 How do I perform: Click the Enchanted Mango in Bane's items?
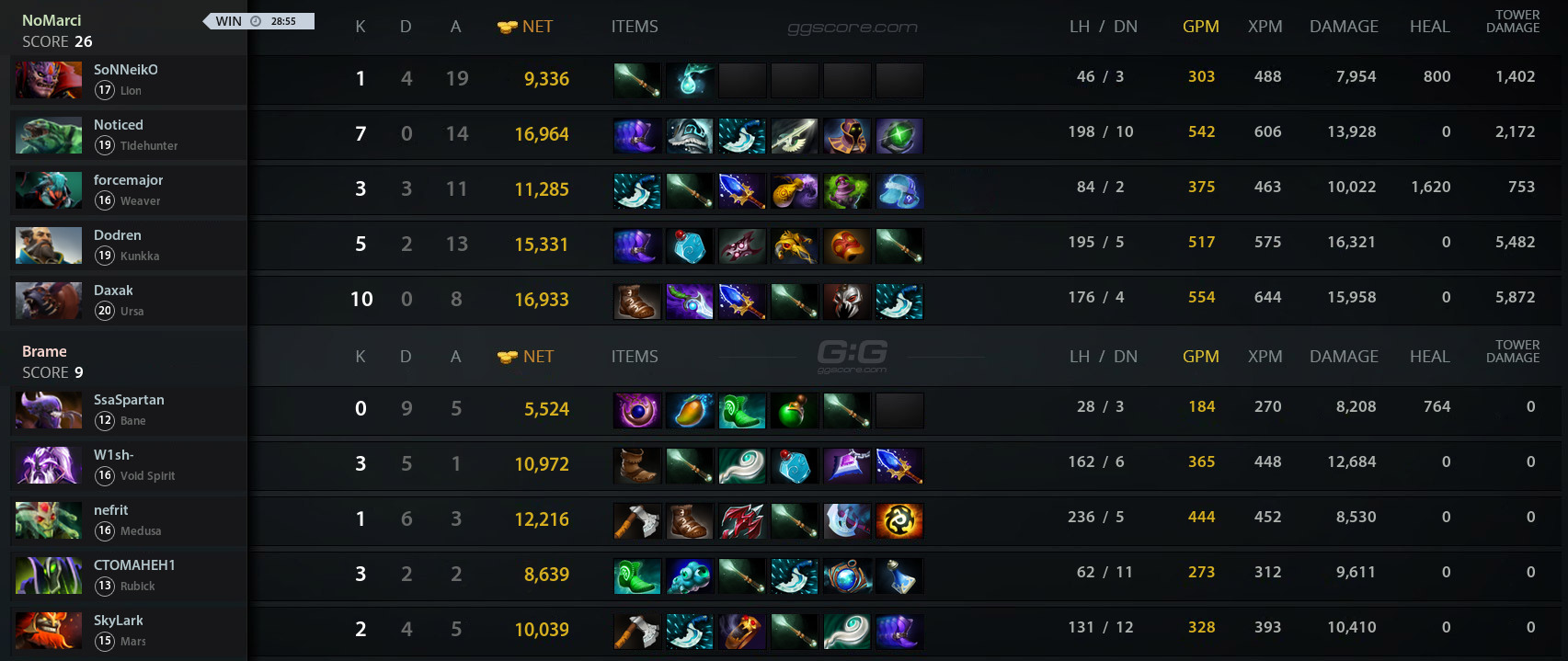pyautogui.click(x=690, y=410)
